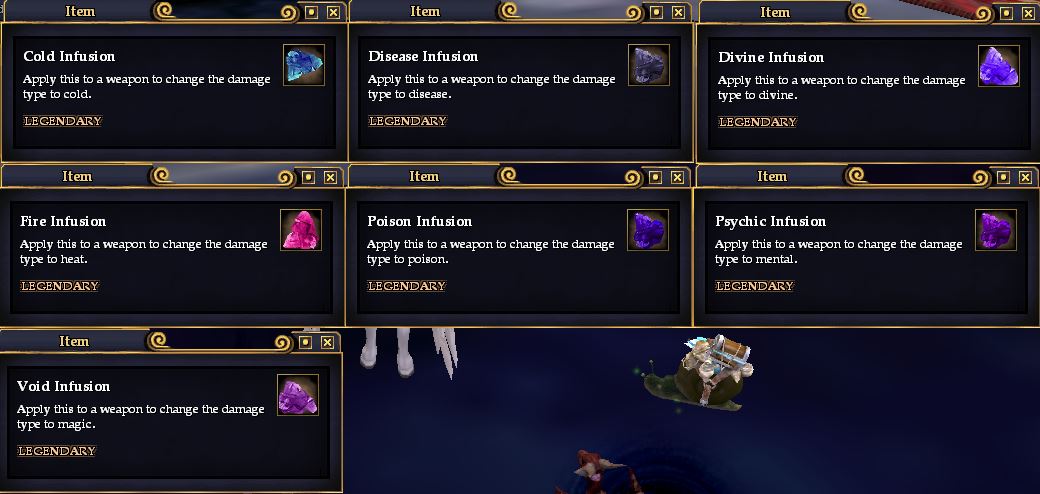Click the Psychic Infusion crystal icon

pos(995,230)
